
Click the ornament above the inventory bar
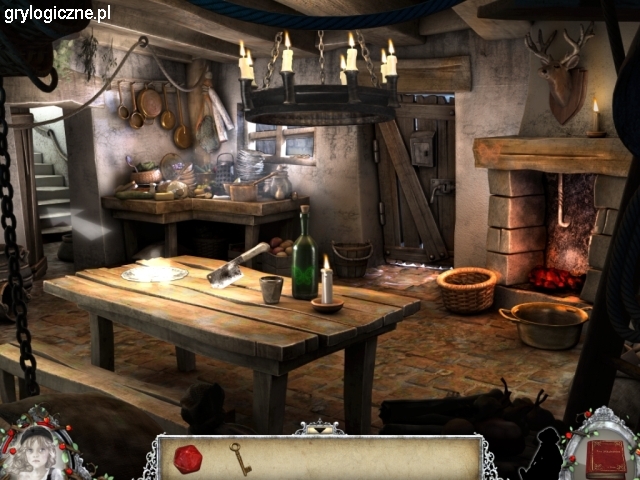(319, 427)
